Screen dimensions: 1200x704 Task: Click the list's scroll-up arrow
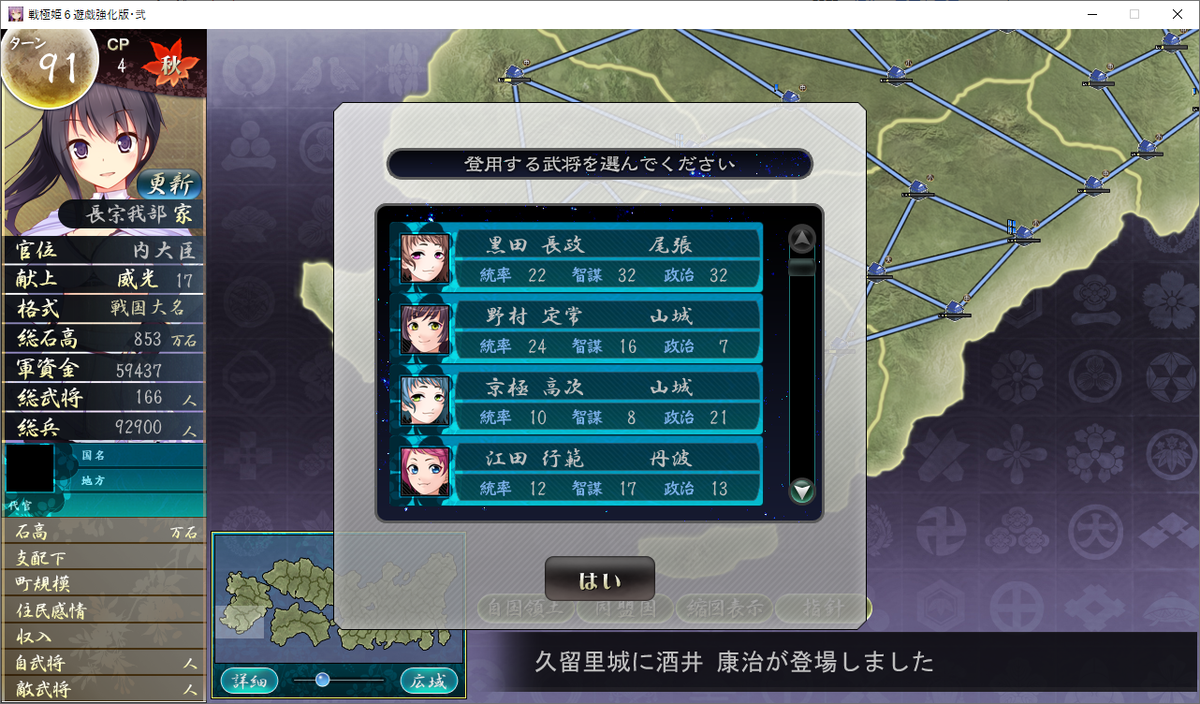click(x=802, y=238)
